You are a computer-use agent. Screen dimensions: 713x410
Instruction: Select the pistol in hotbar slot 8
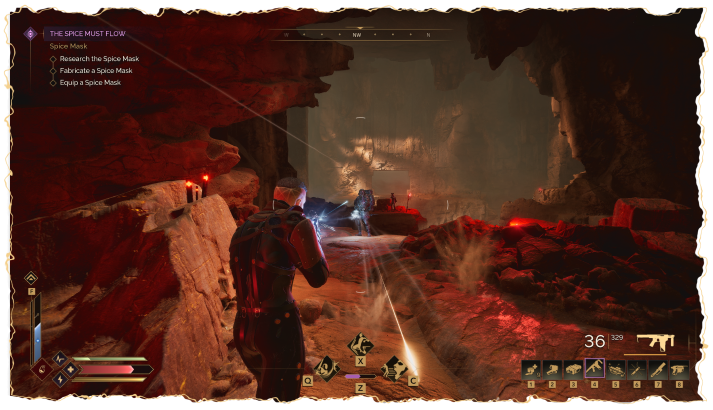(678, 369)
